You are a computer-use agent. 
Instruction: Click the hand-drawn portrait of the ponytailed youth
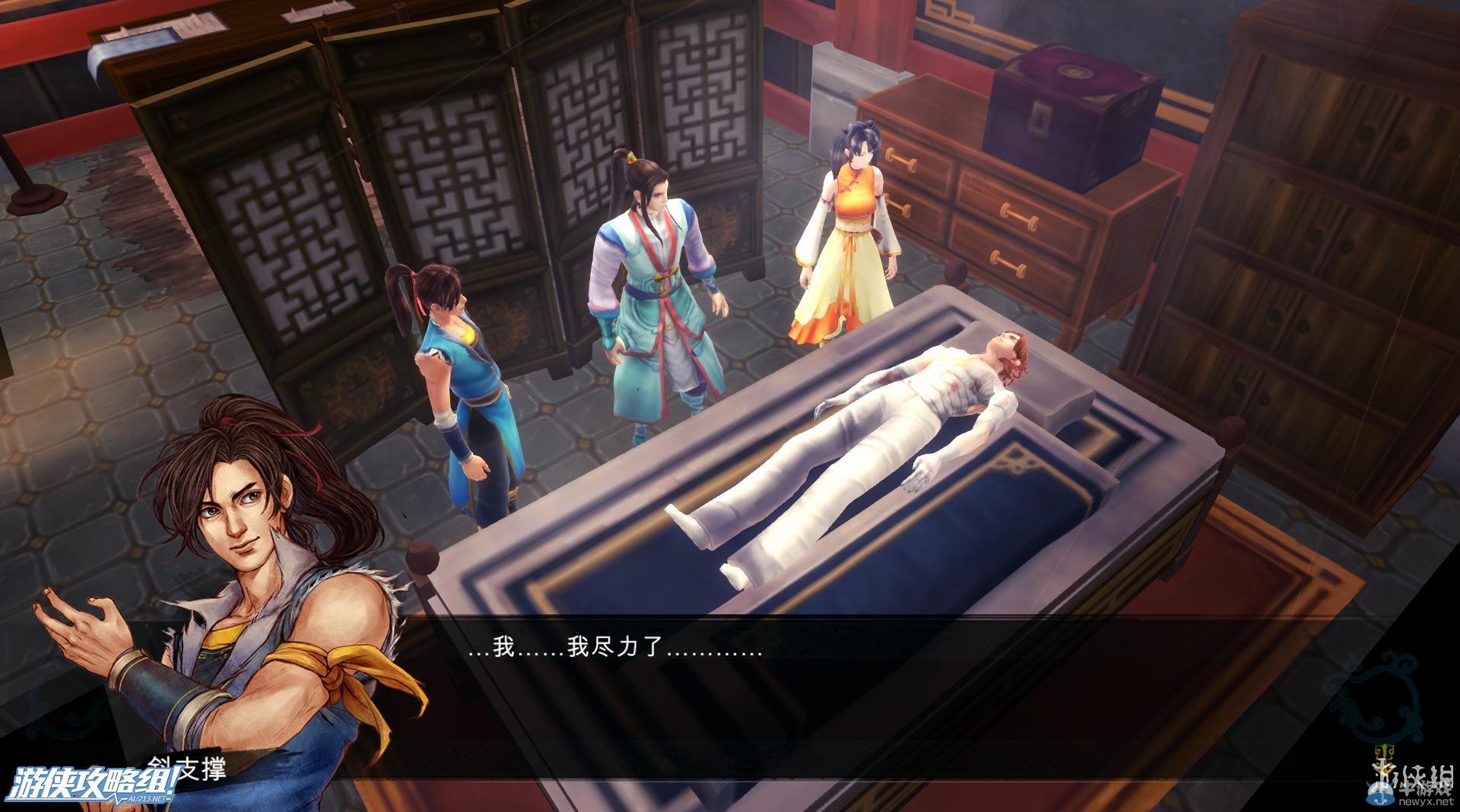228,532
